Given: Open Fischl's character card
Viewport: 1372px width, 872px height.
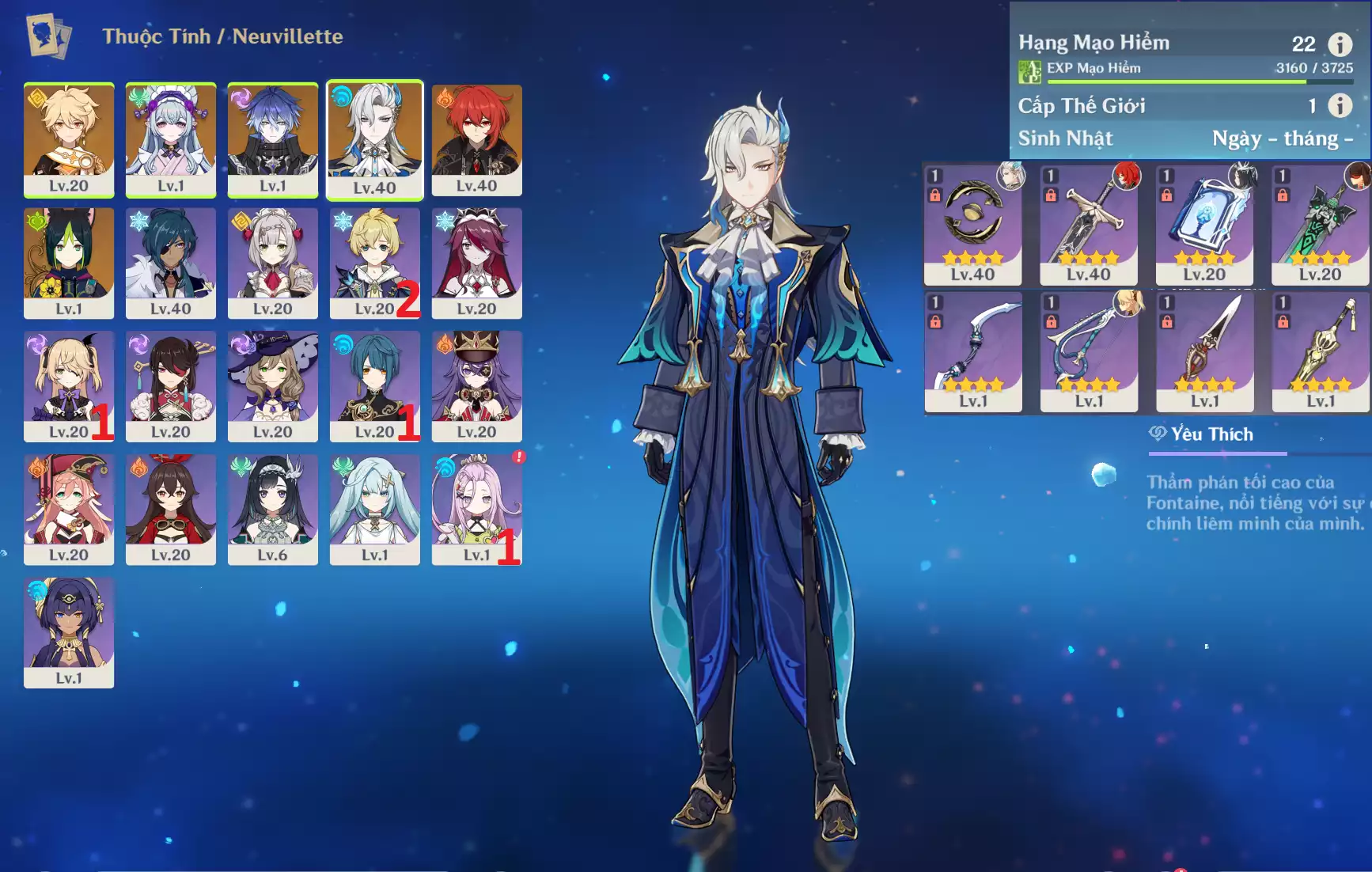Looking at the screenshot, I should pos(69,386).
